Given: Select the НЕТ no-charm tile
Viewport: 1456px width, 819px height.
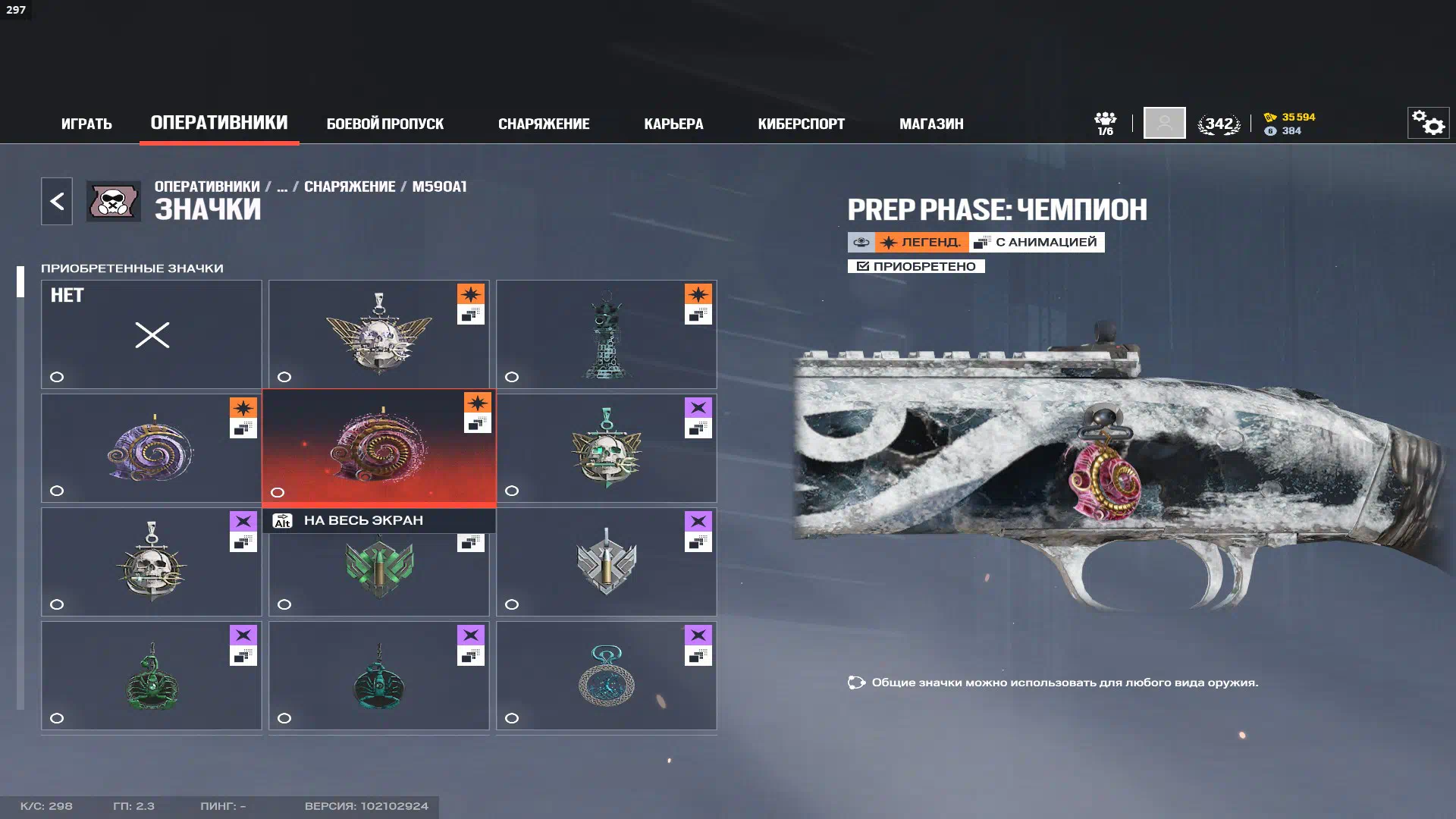Looking at the screenshot, I should coord(152,334).
